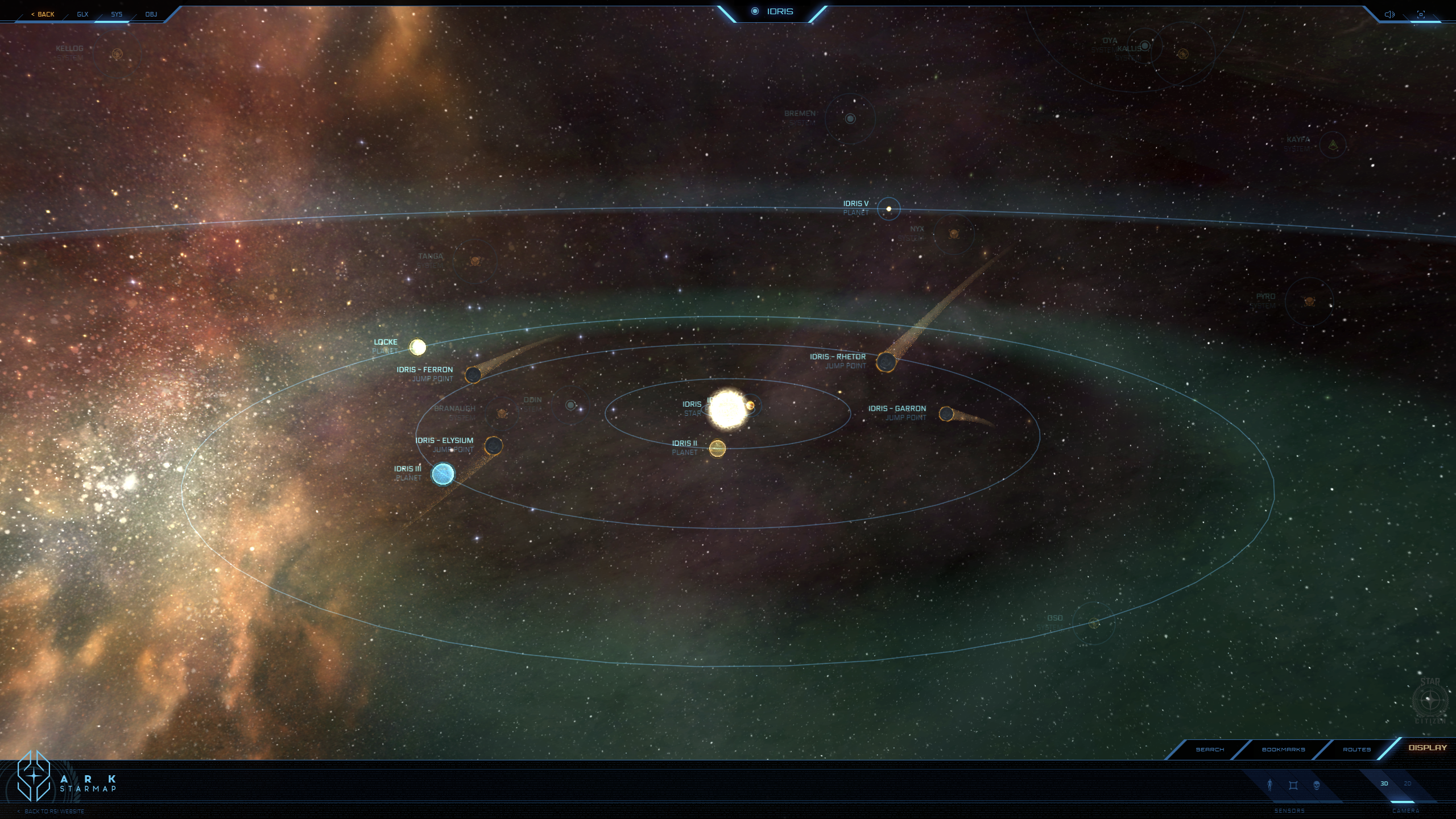Viewport: 1456px width, 819px height.
Task: Choose the Idris - Rhetor jump point
Action: (886, 362)
